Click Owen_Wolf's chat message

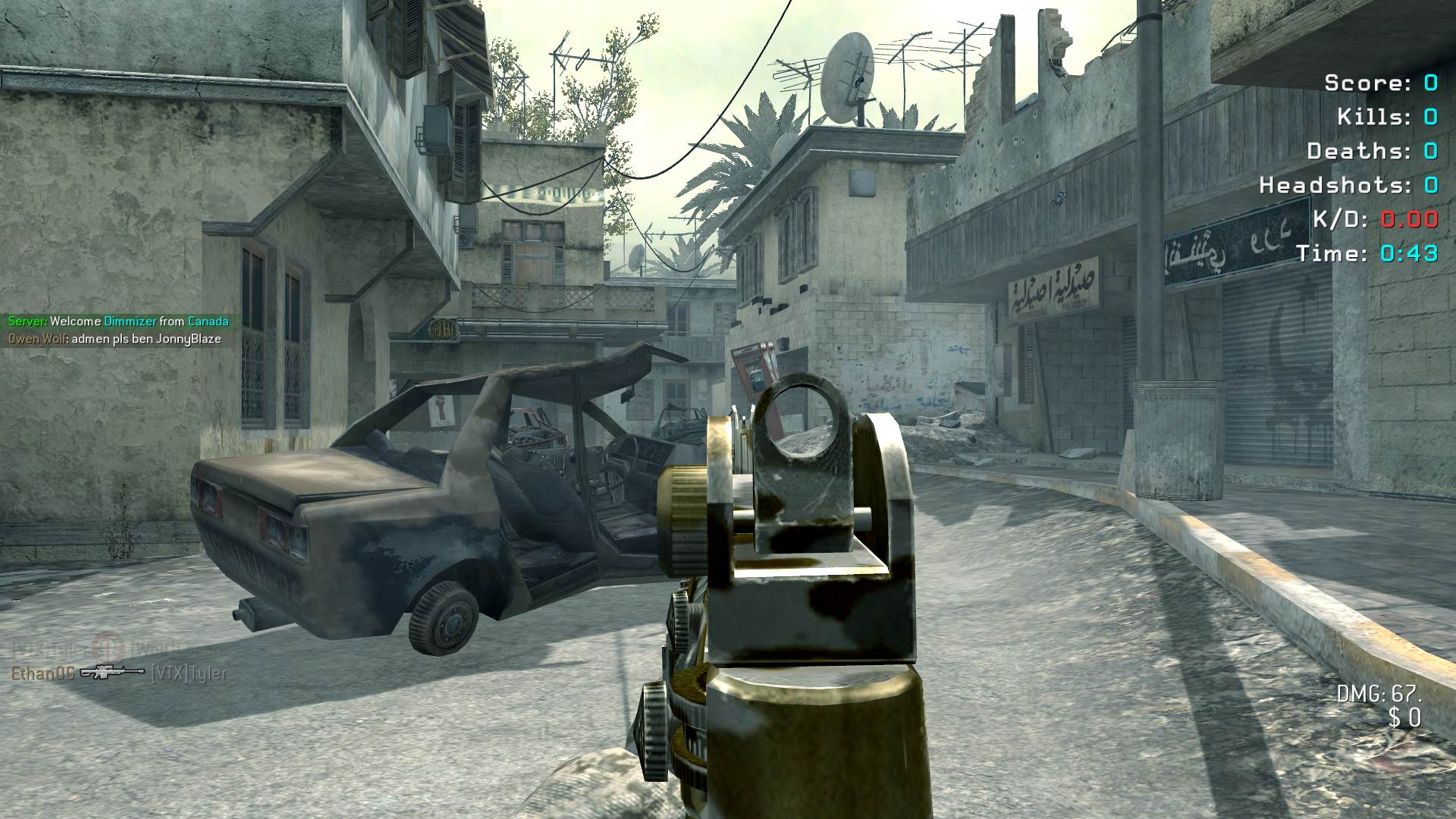click(115, 339)
